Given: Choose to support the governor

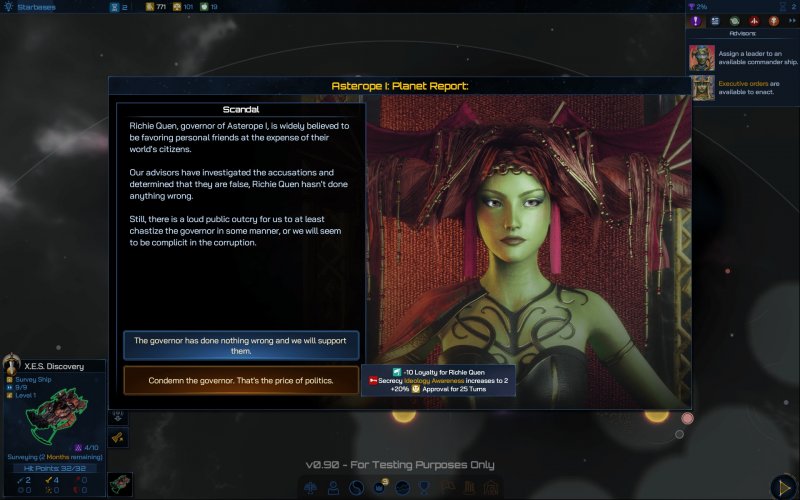Looking at the screenshot, I should tap(241, 345).
